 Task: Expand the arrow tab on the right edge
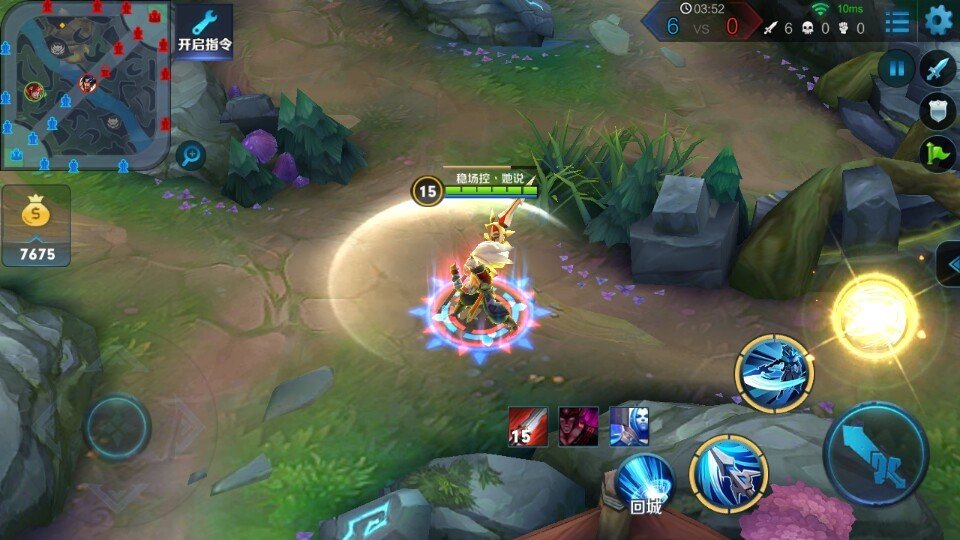pos(948,264)
